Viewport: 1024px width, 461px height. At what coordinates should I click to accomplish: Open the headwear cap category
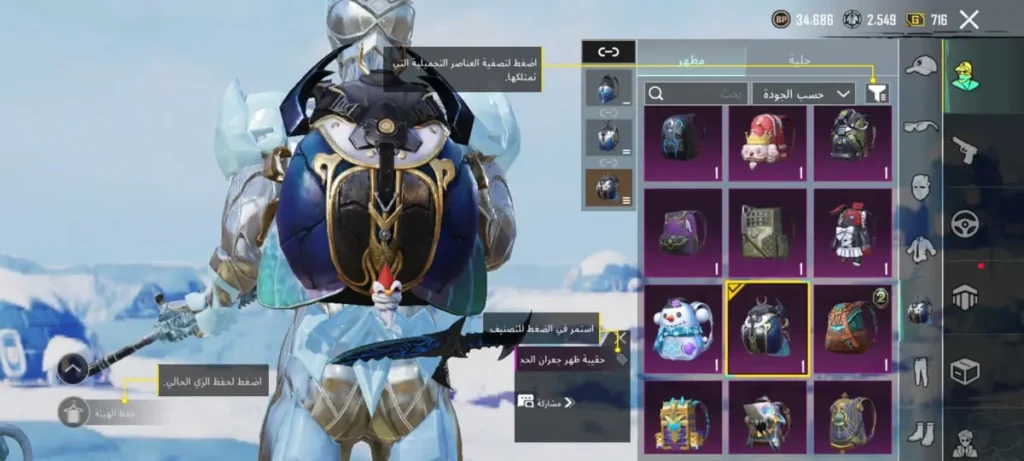(x=920, y=67)
